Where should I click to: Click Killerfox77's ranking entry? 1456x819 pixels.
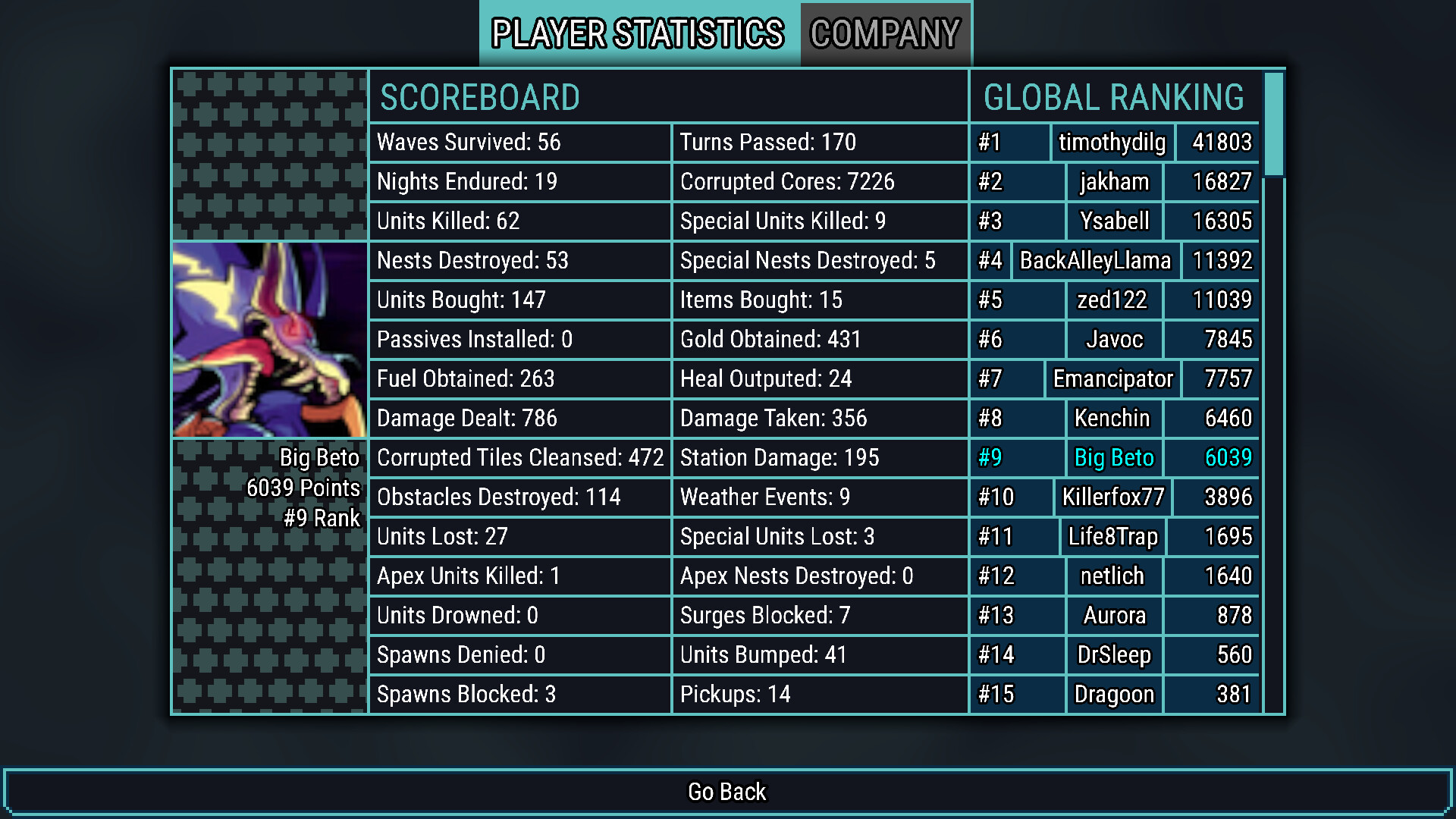point(1112,497)
